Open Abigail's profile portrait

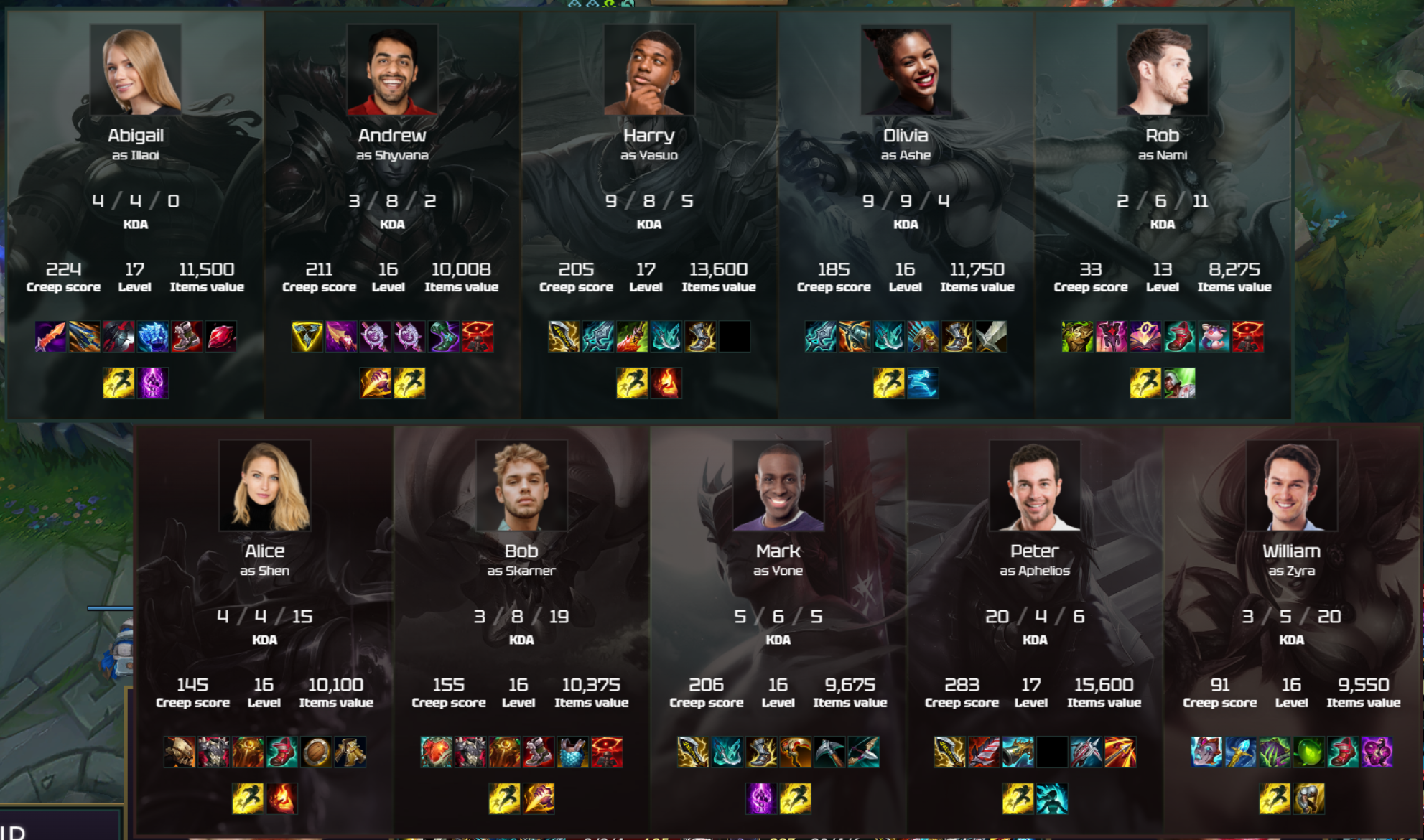(x=135, y=68)
